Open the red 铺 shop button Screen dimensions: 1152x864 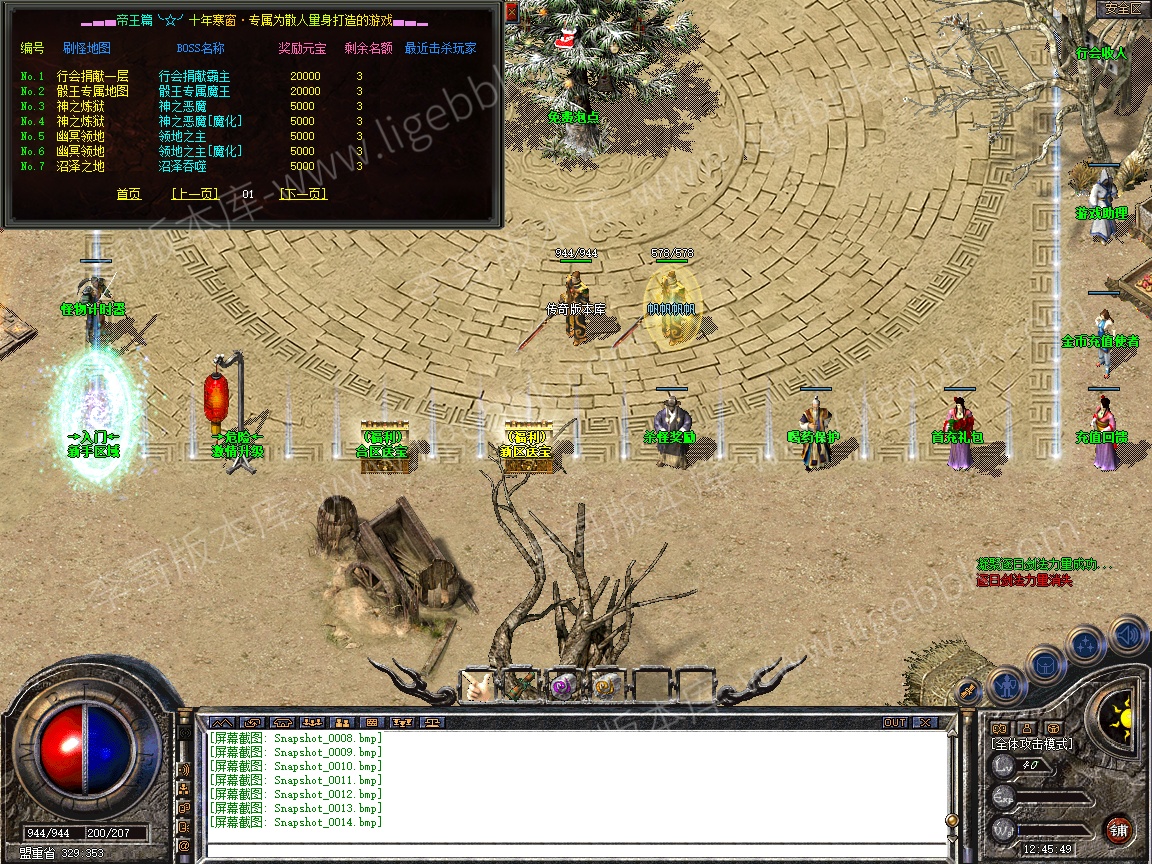(1118, 829)
